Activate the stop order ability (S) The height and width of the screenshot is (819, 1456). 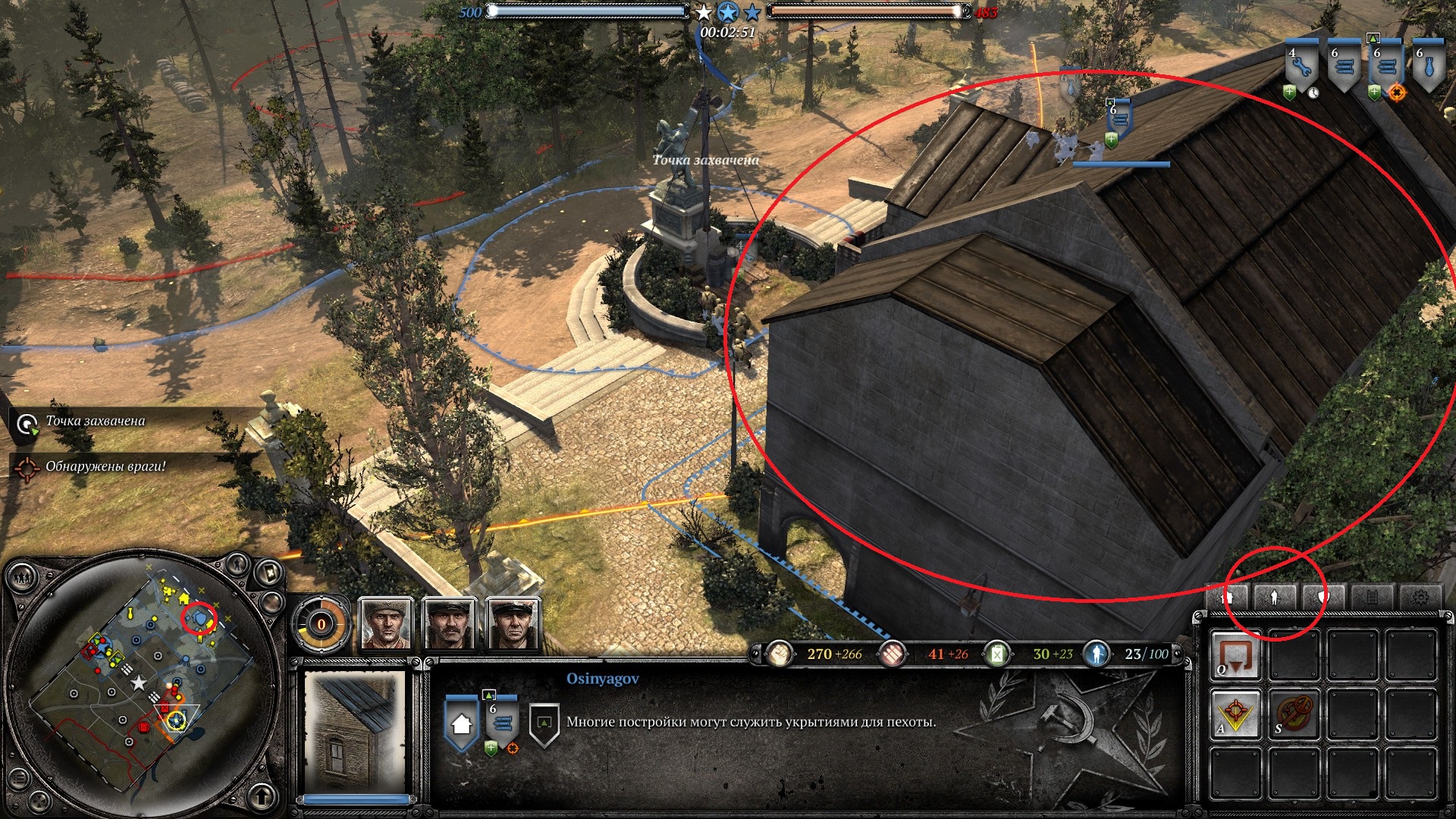tap(1294, 714)
